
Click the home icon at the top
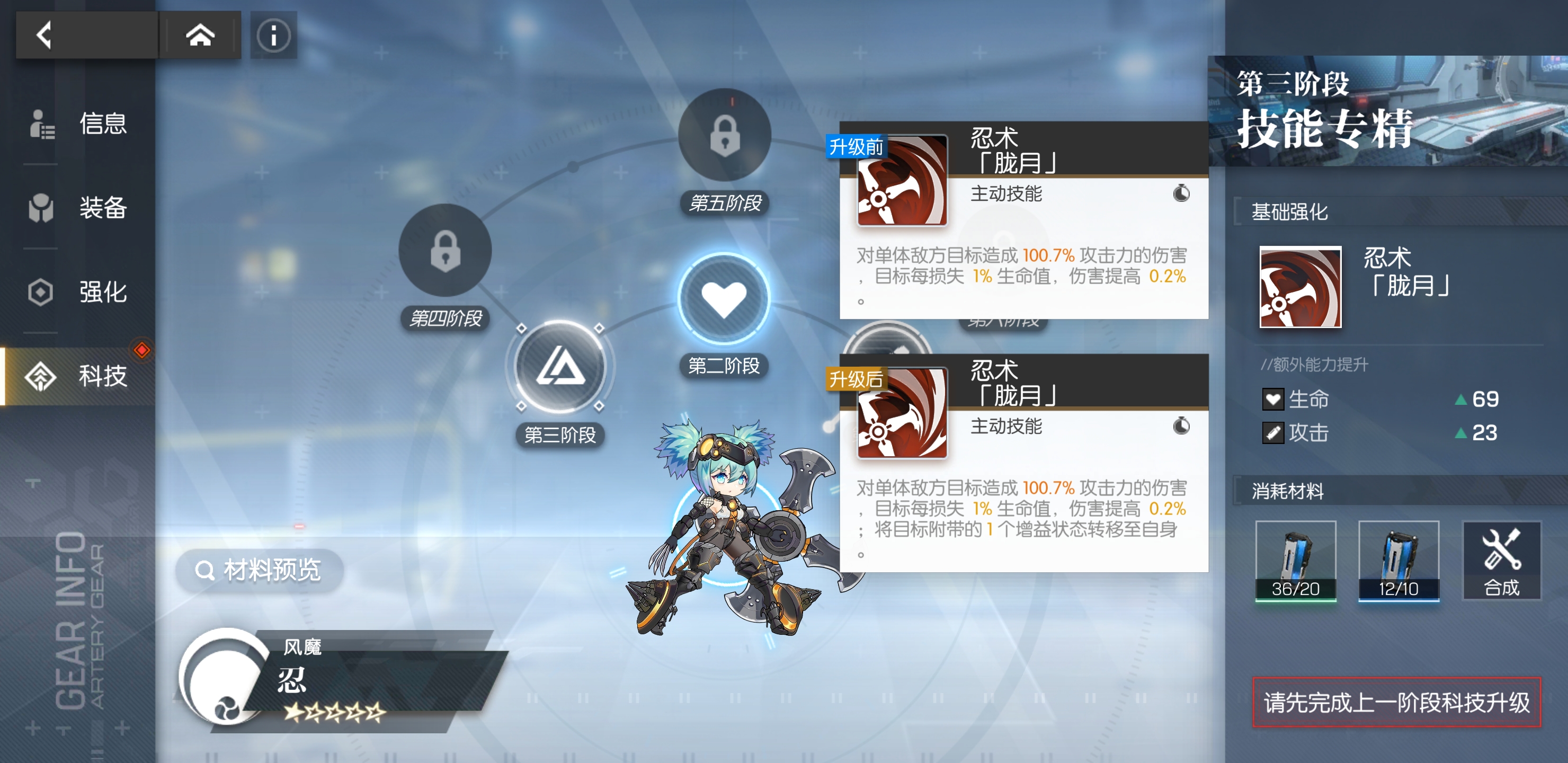pos(201,35)
